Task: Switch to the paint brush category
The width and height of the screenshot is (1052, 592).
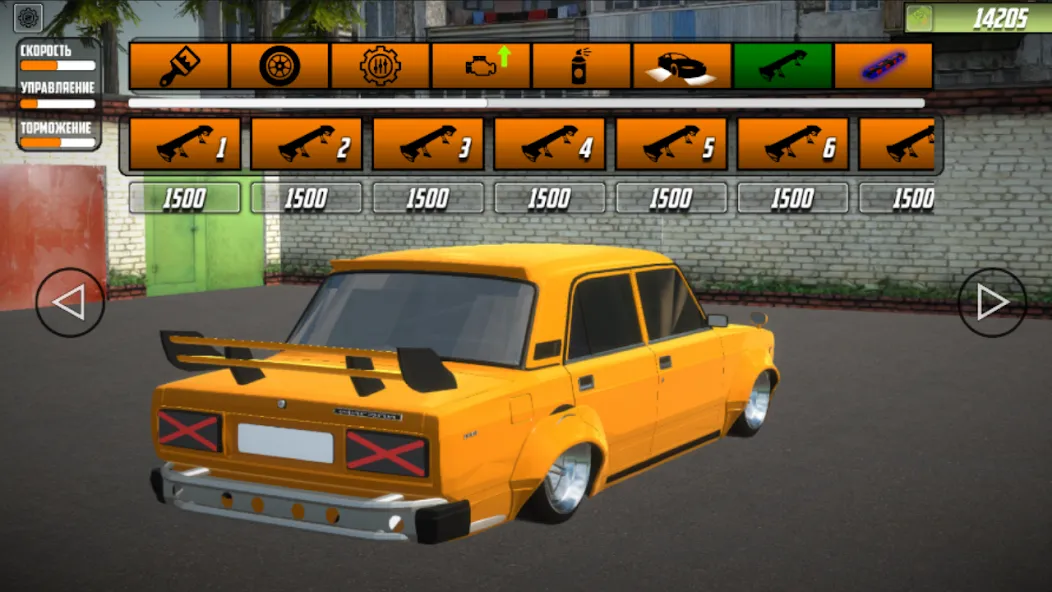Action: (x=179, y=66)
